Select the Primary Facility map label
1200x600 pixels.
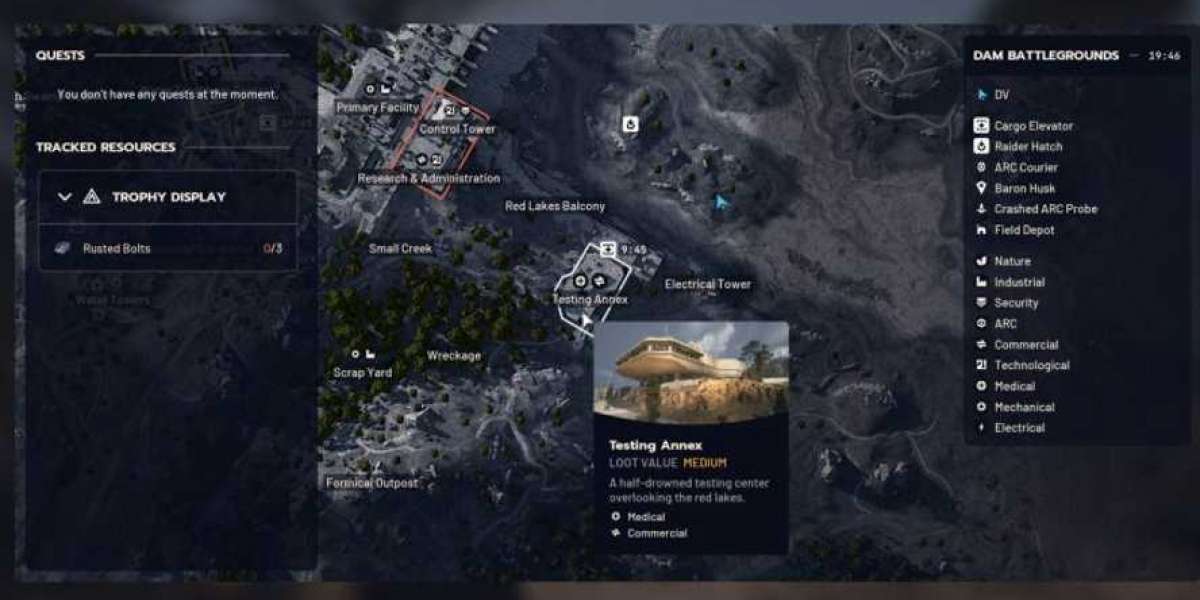pos(377,107)
